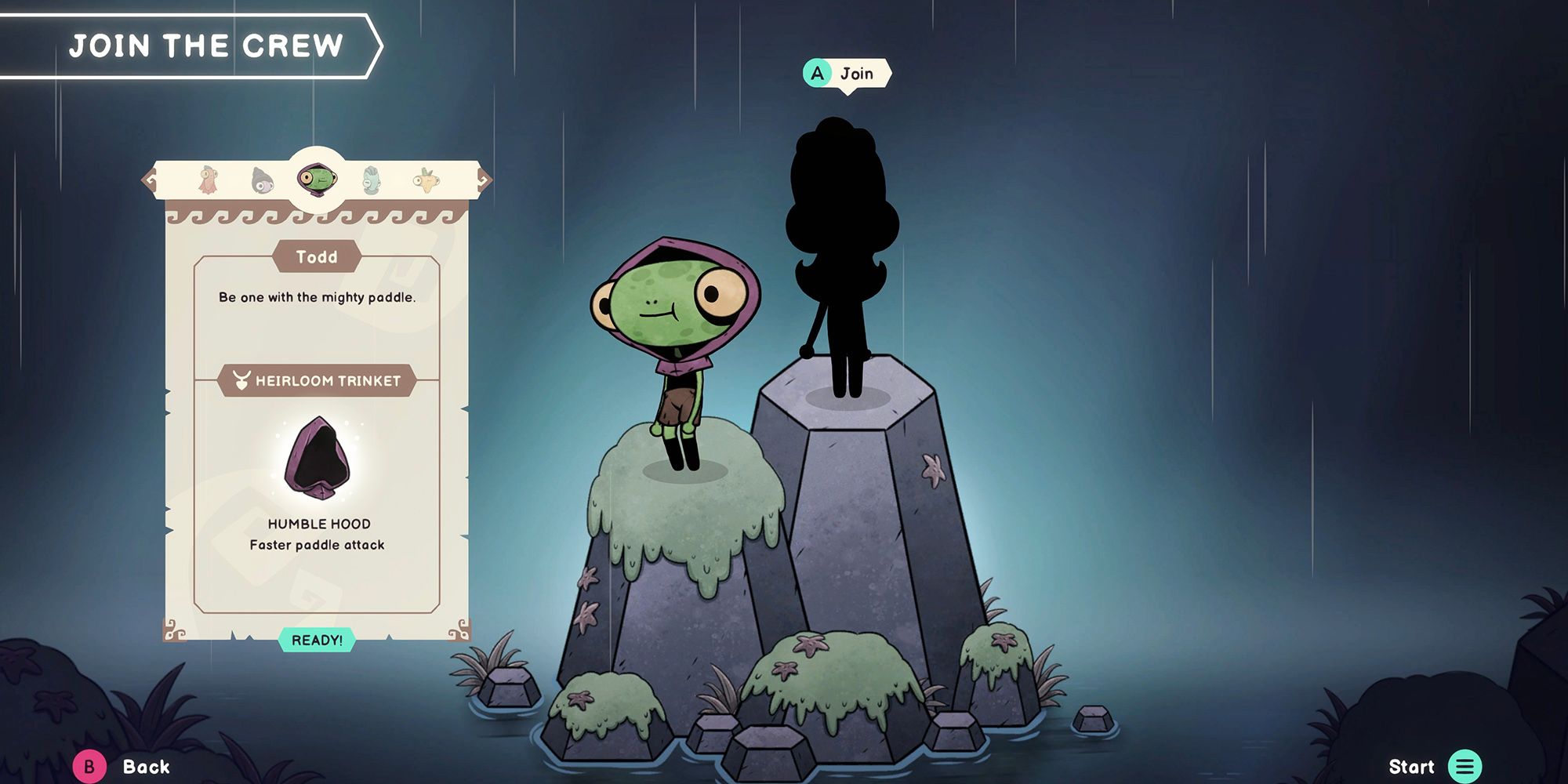Click Todd's highlighted frog portrait
The image size is (1568, 784).
(x=318, y=179)
